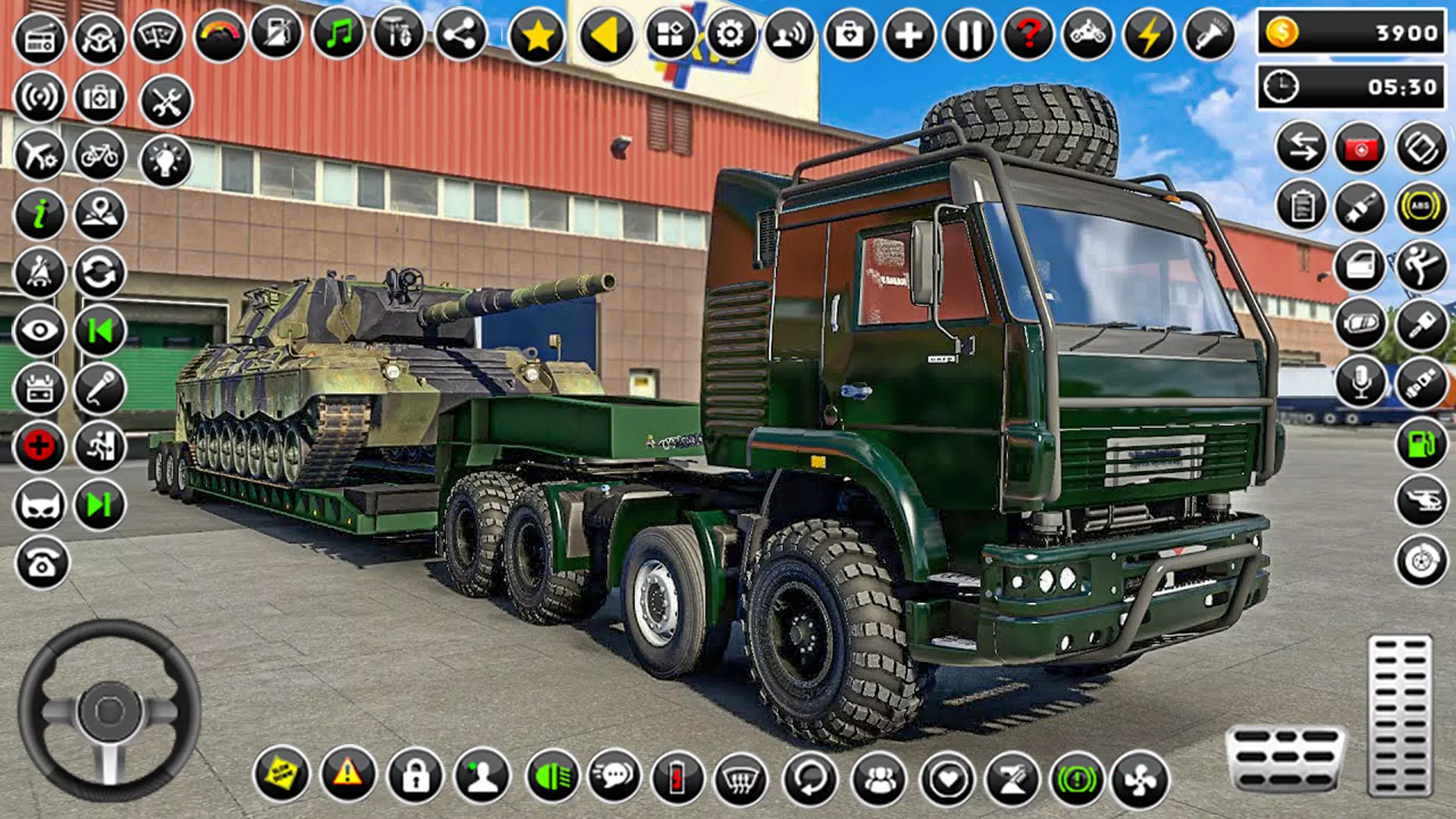Toggle the green music note

point(338,35)
